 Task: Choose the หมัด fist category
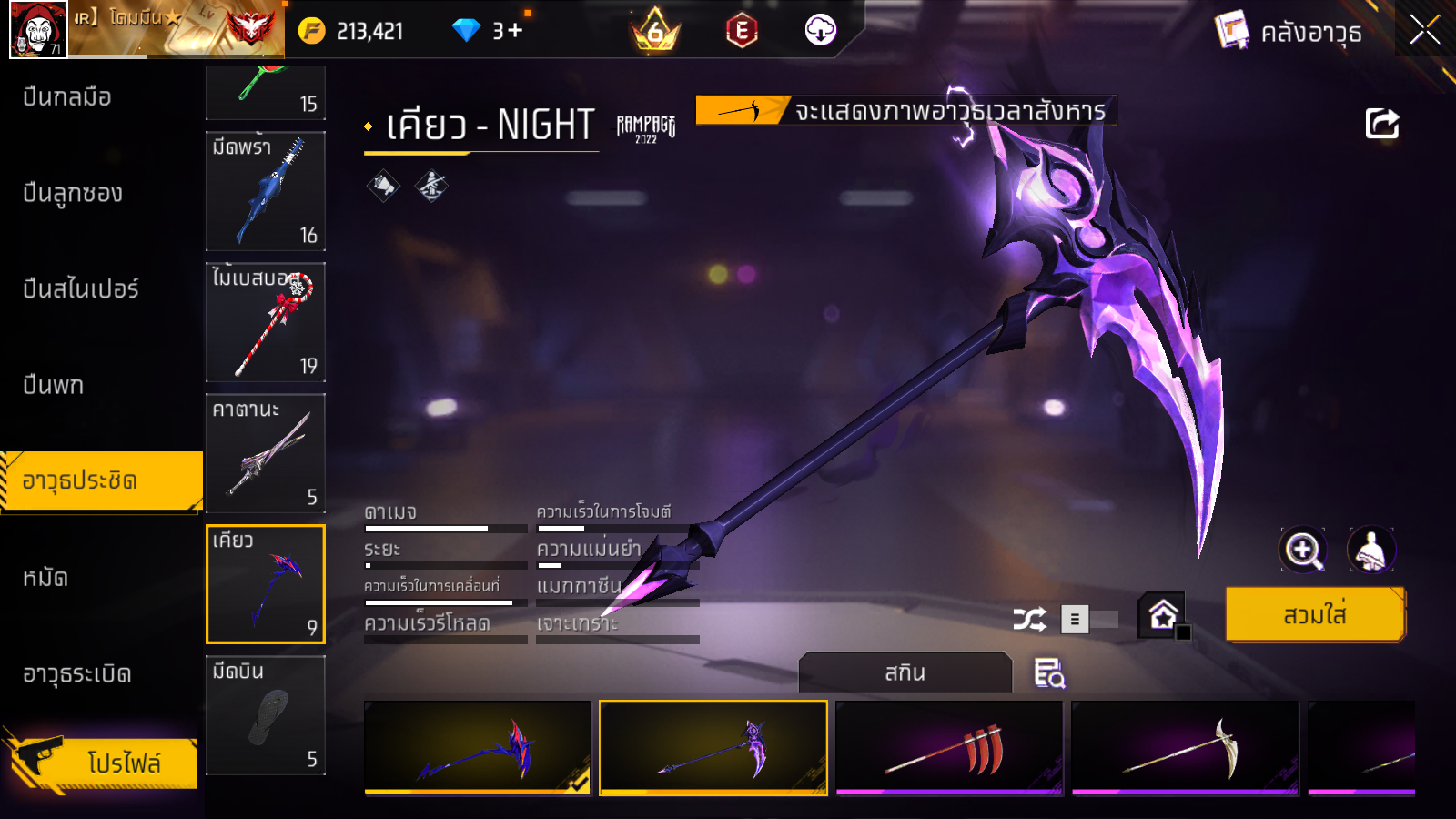point(45,578)
